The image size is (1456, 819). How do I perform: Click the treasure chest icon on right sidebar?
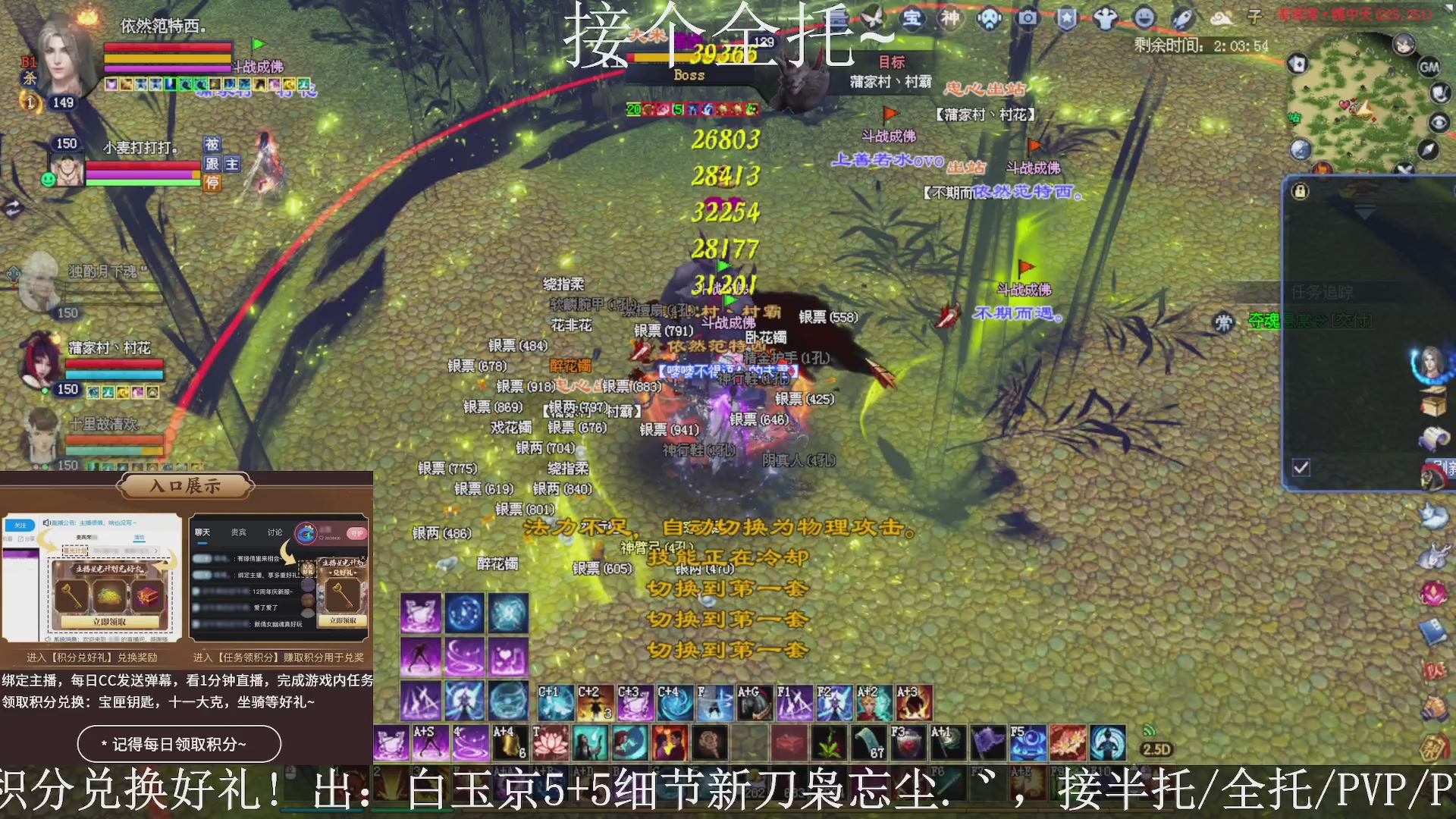coord(1433,403)
